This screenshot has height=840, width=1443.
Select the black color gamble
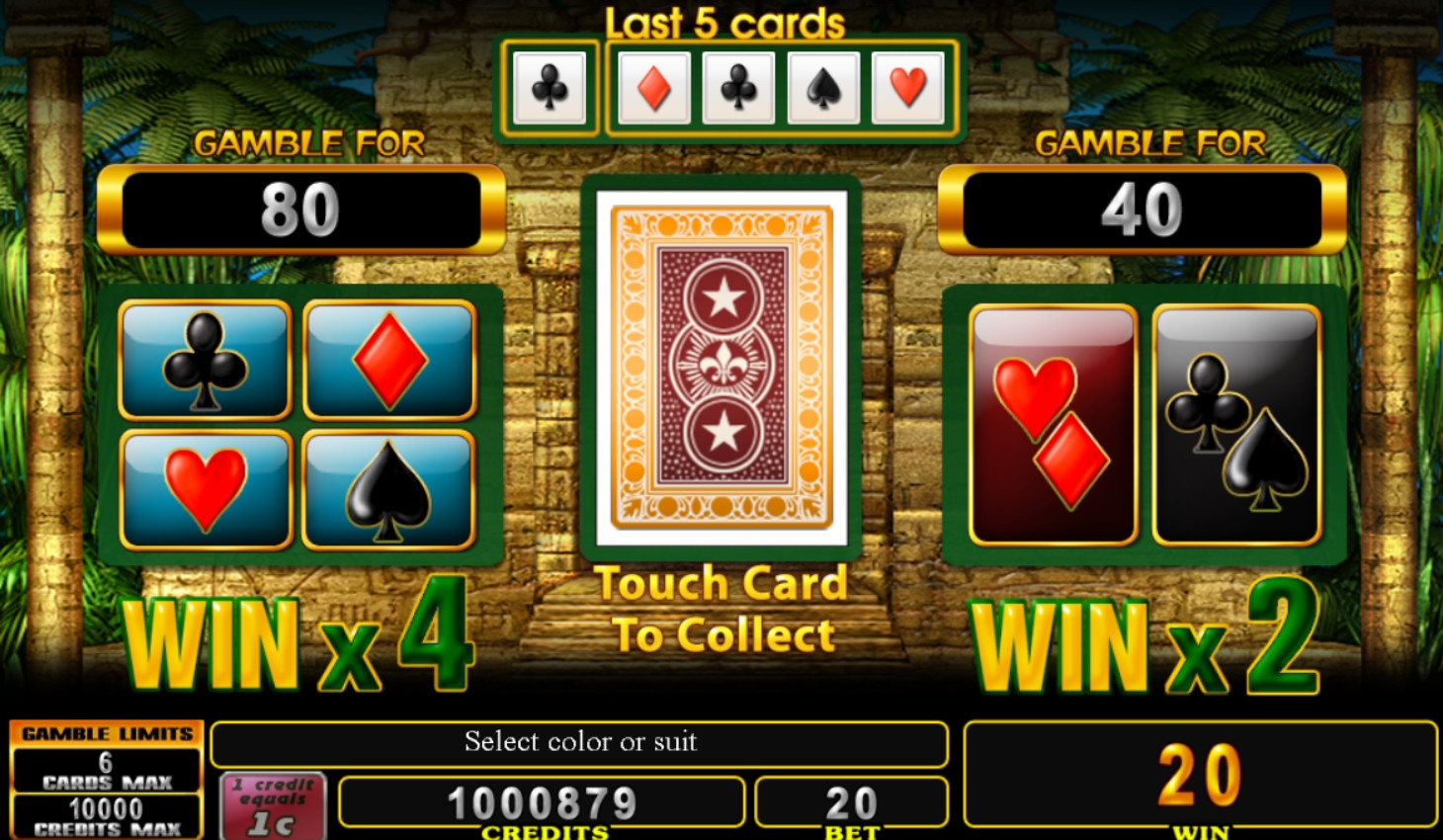pyautogui.click(x=1236, y=425)
